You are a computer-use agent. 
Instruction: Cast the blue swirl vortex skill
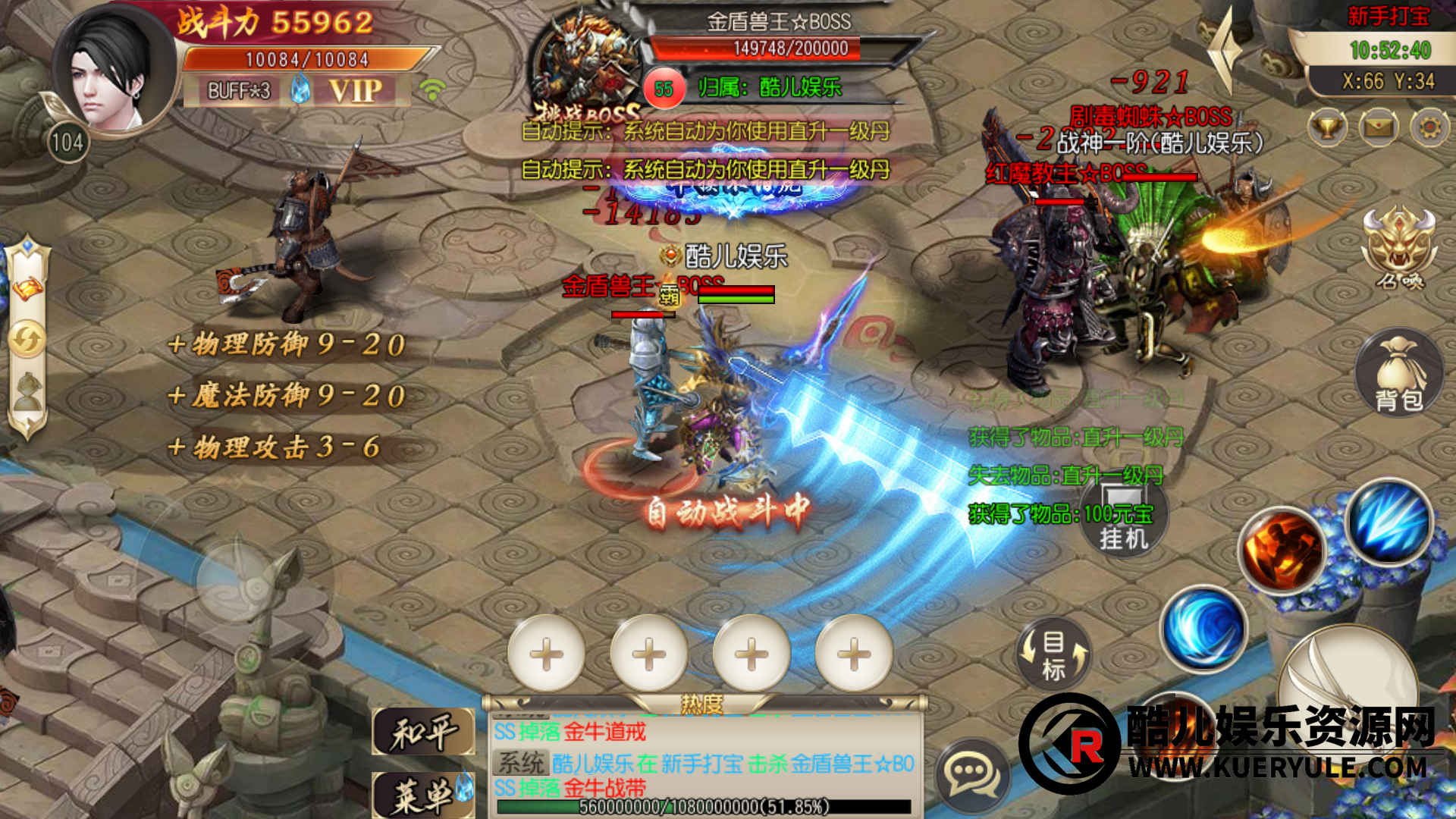pyautogui.click(x=1203, y=628)
